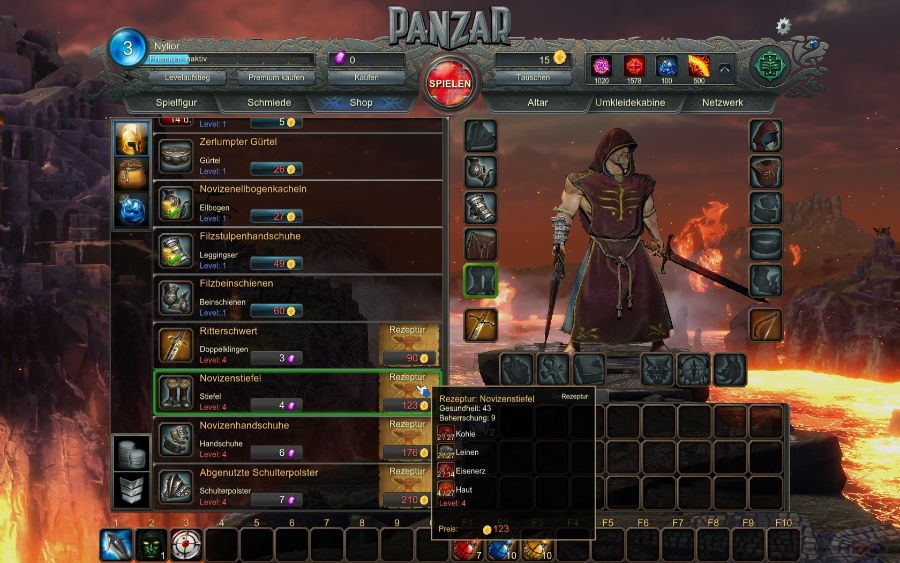Open the Spielfigur tab
The height and width of the screenshot is (563, 900).
pyautogui.click(x=181, y=102)
